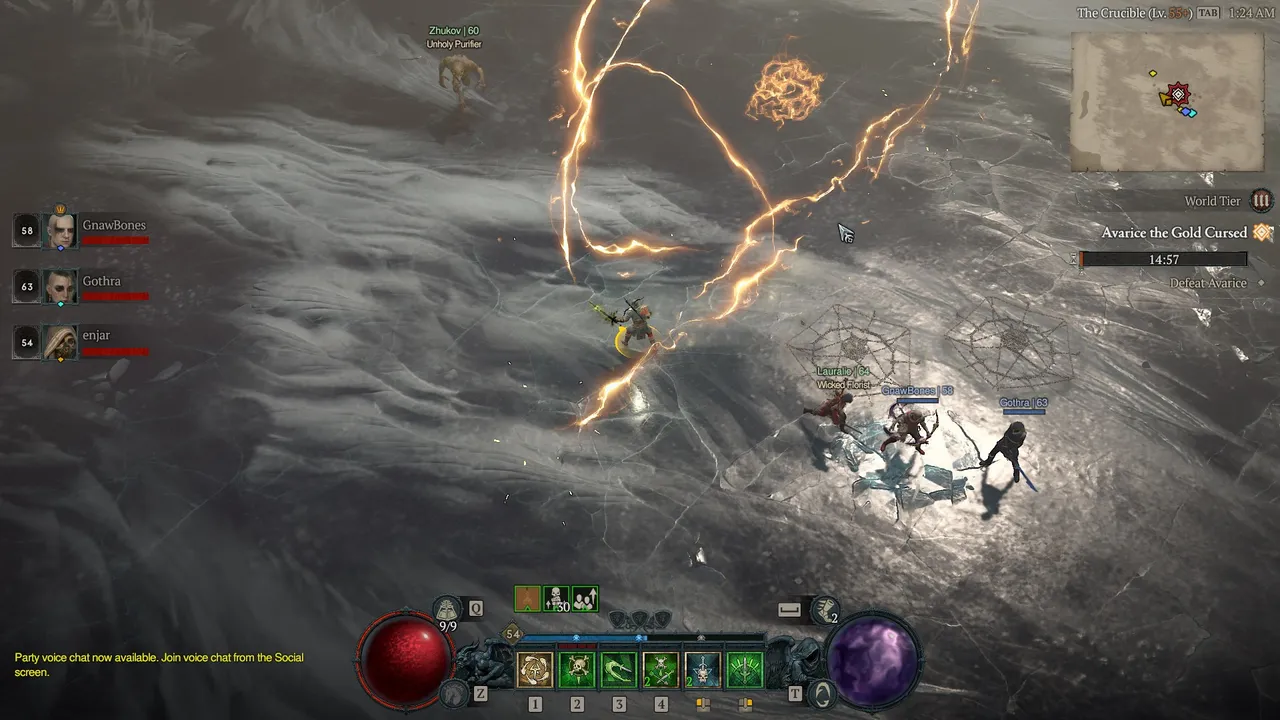Select GnawBones' party portrait
Screen dimensions: 1280x720
pyautogui.click(x=61, y=231)
